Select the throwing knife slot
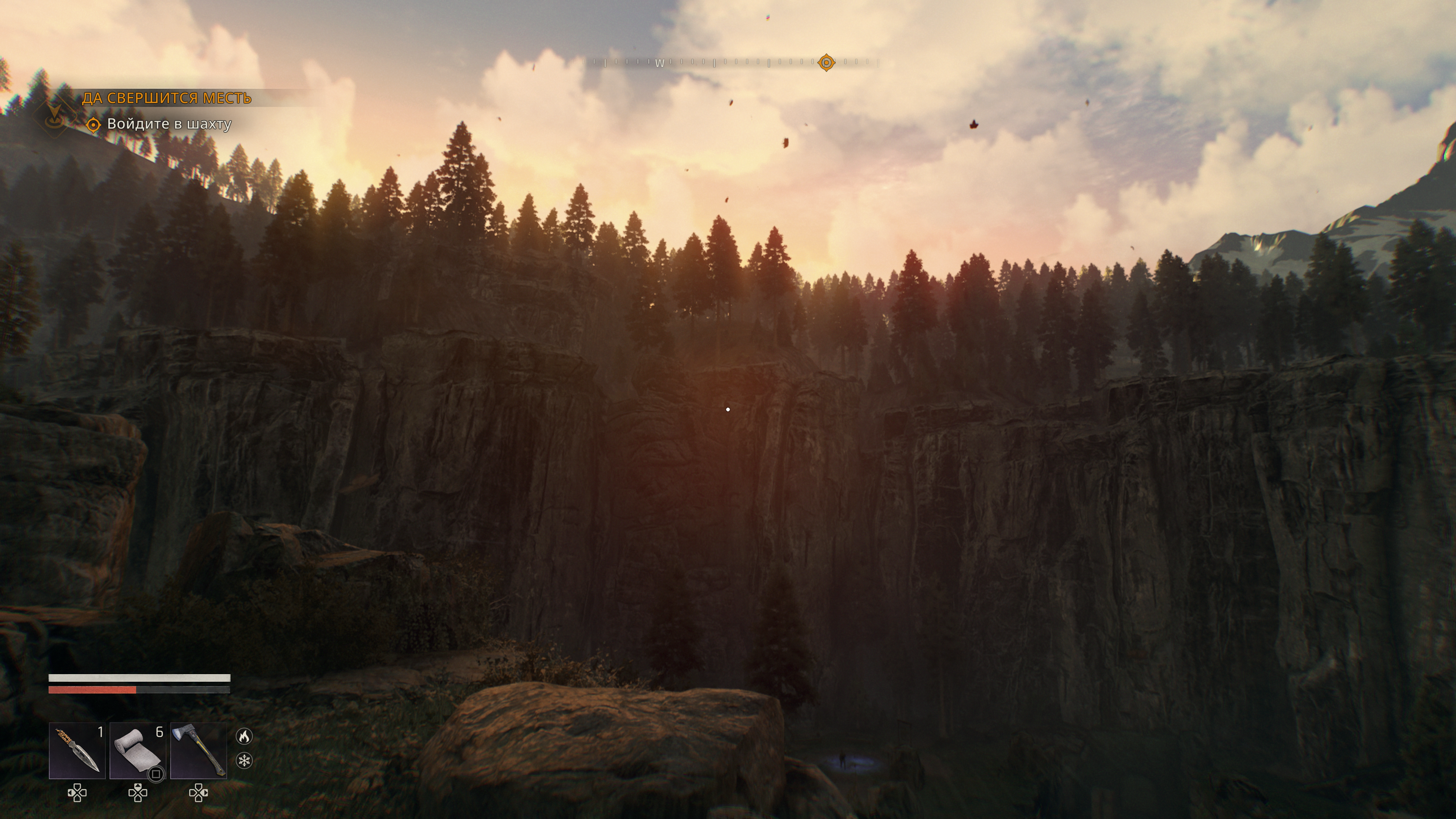Image resolution: width=1456 pixels, height=819 pixels. 77,751
